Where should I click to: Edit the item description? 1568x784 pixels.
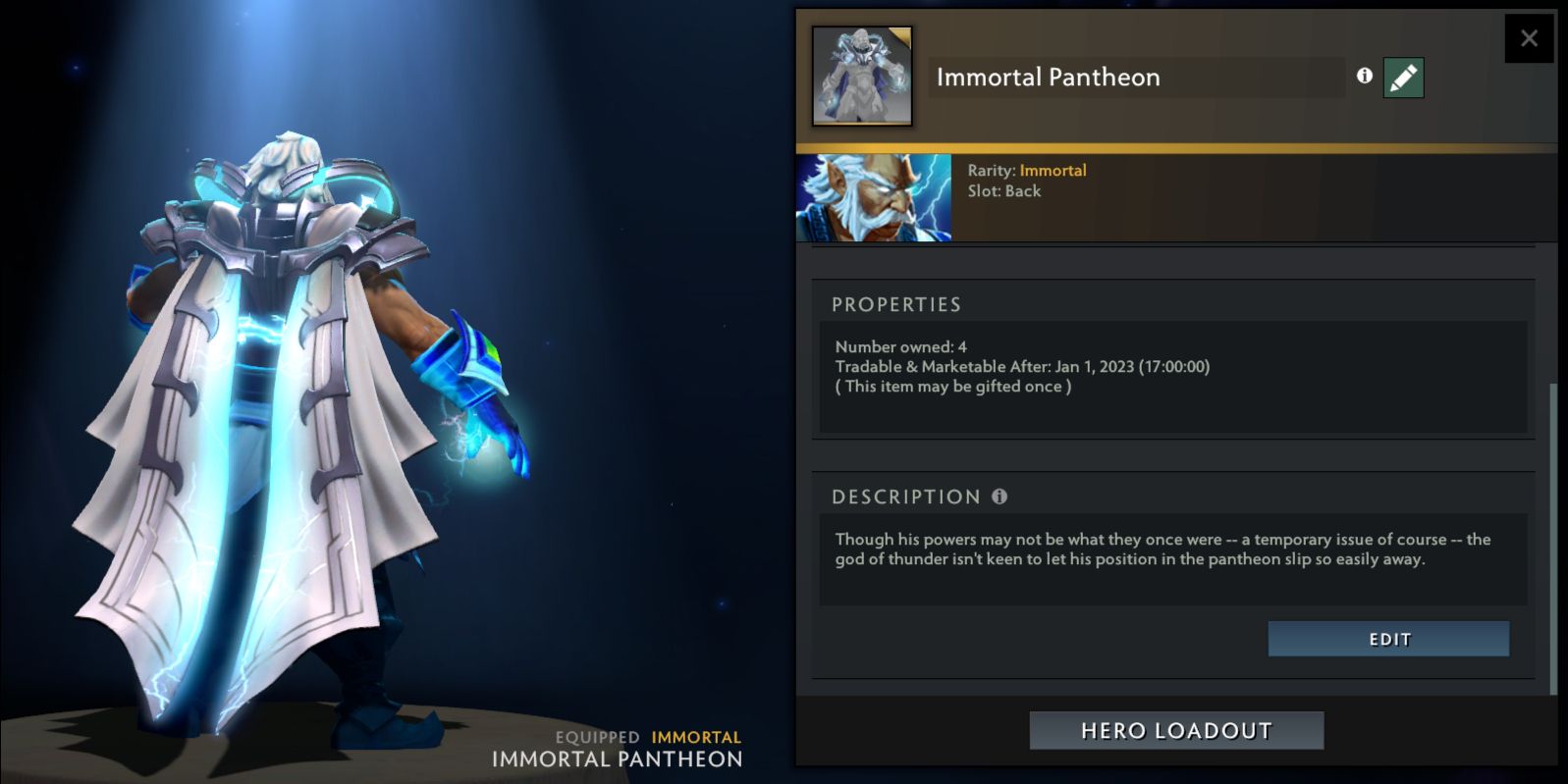coord(1388,640)
